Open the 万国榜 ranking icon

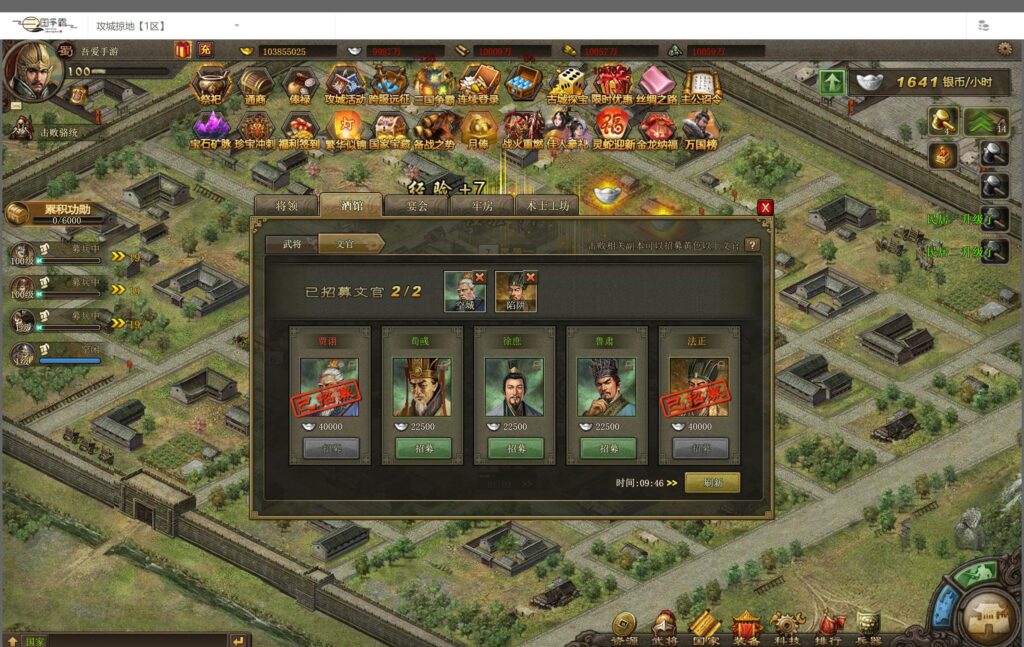point(700,129)
